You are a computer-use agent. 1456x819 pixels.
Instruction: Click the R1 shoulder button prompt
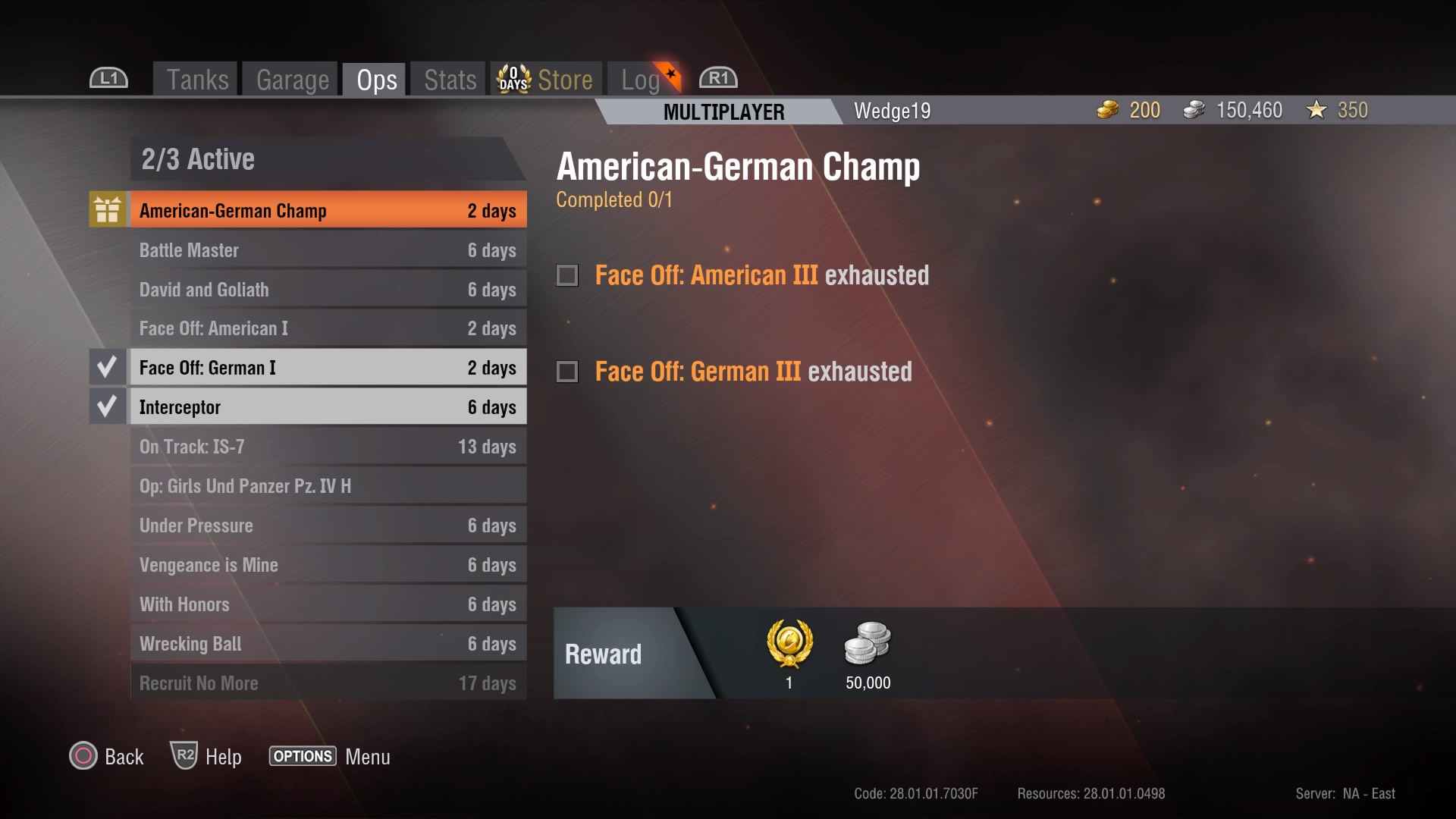(x=717, y=77)
